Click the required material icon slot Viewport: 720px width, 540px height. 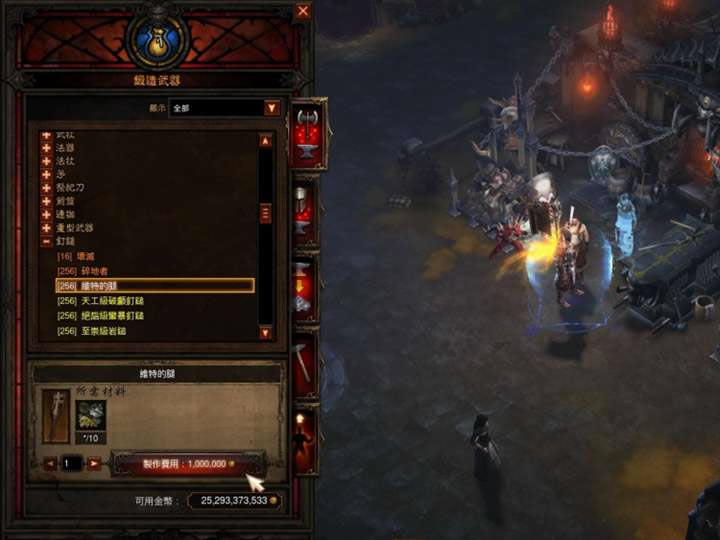pyautogui.click(x=91, y=415)
